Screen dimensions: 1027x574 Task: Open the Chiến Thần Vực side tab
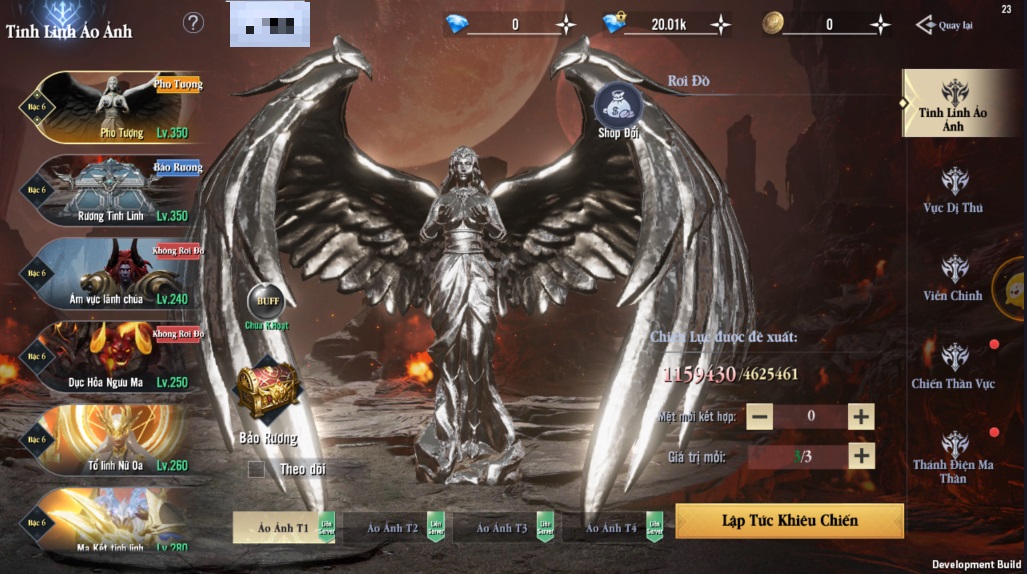coord(953,366)
